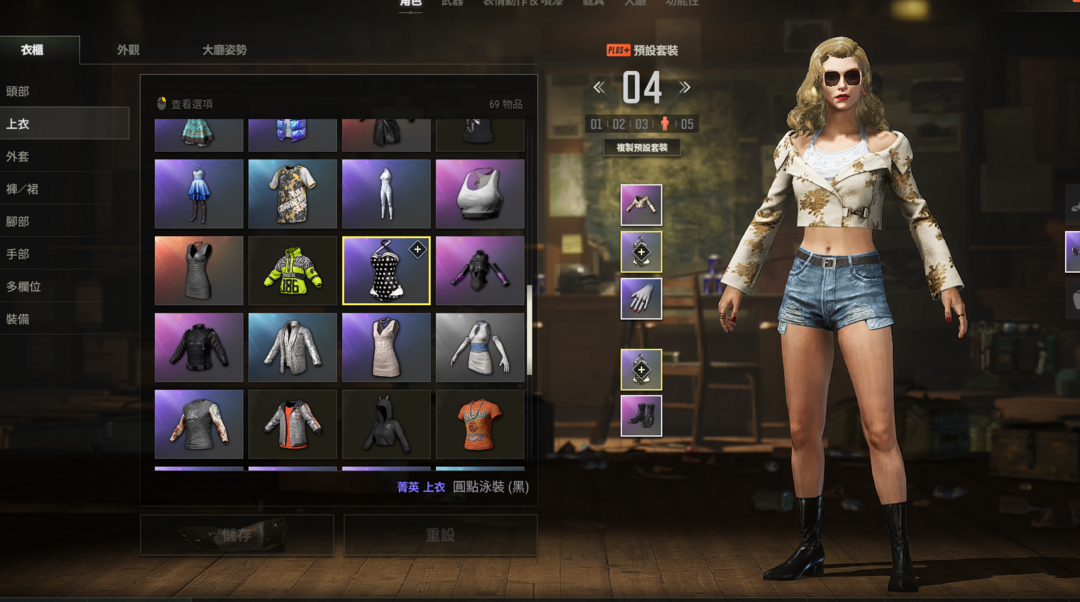Screen dimensions: 1080x602
Task: Show the 腳部 items
Action: coord(18,221)
